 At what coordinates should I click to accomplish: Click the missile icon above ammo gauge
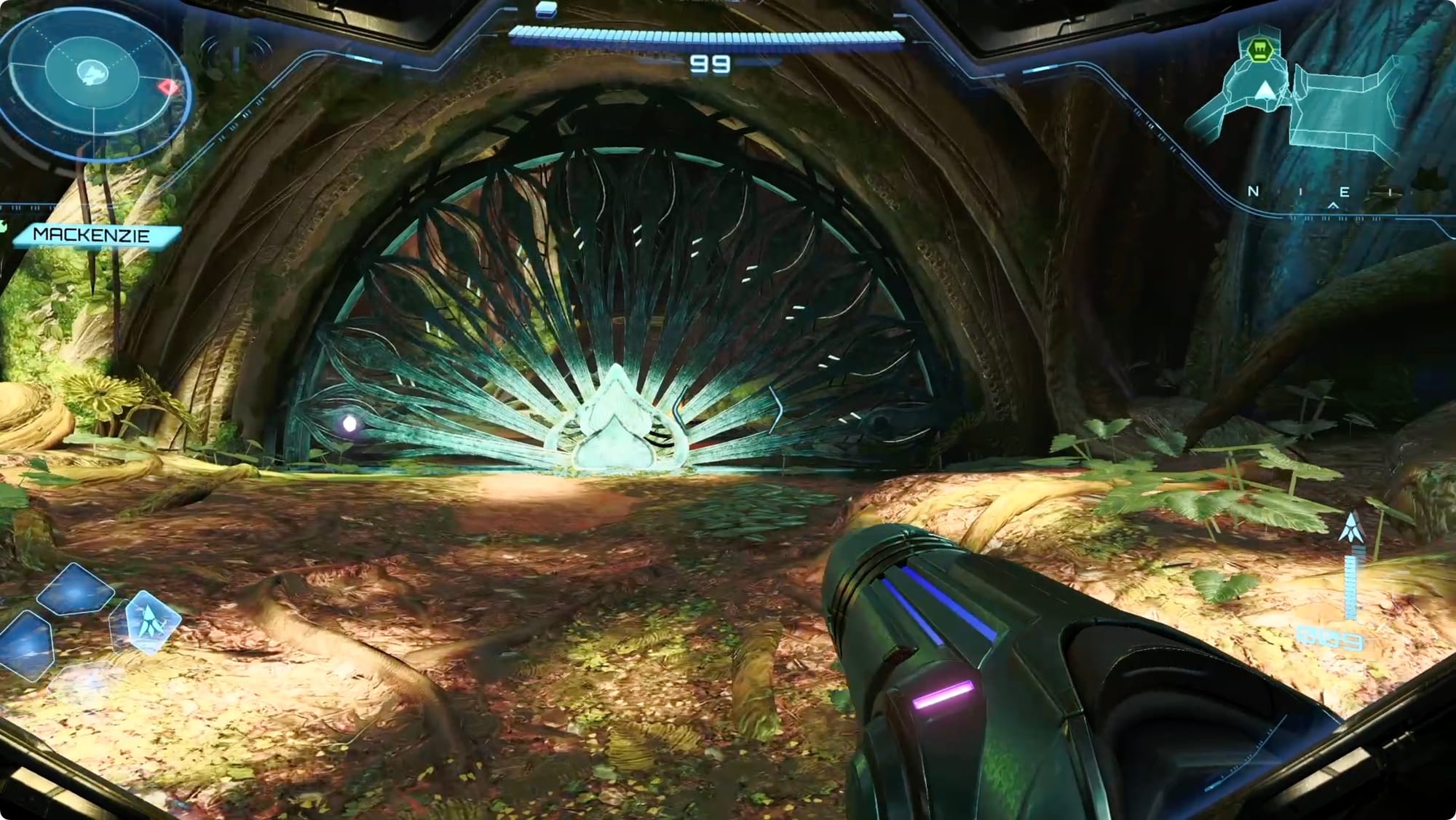[1351, 527]
